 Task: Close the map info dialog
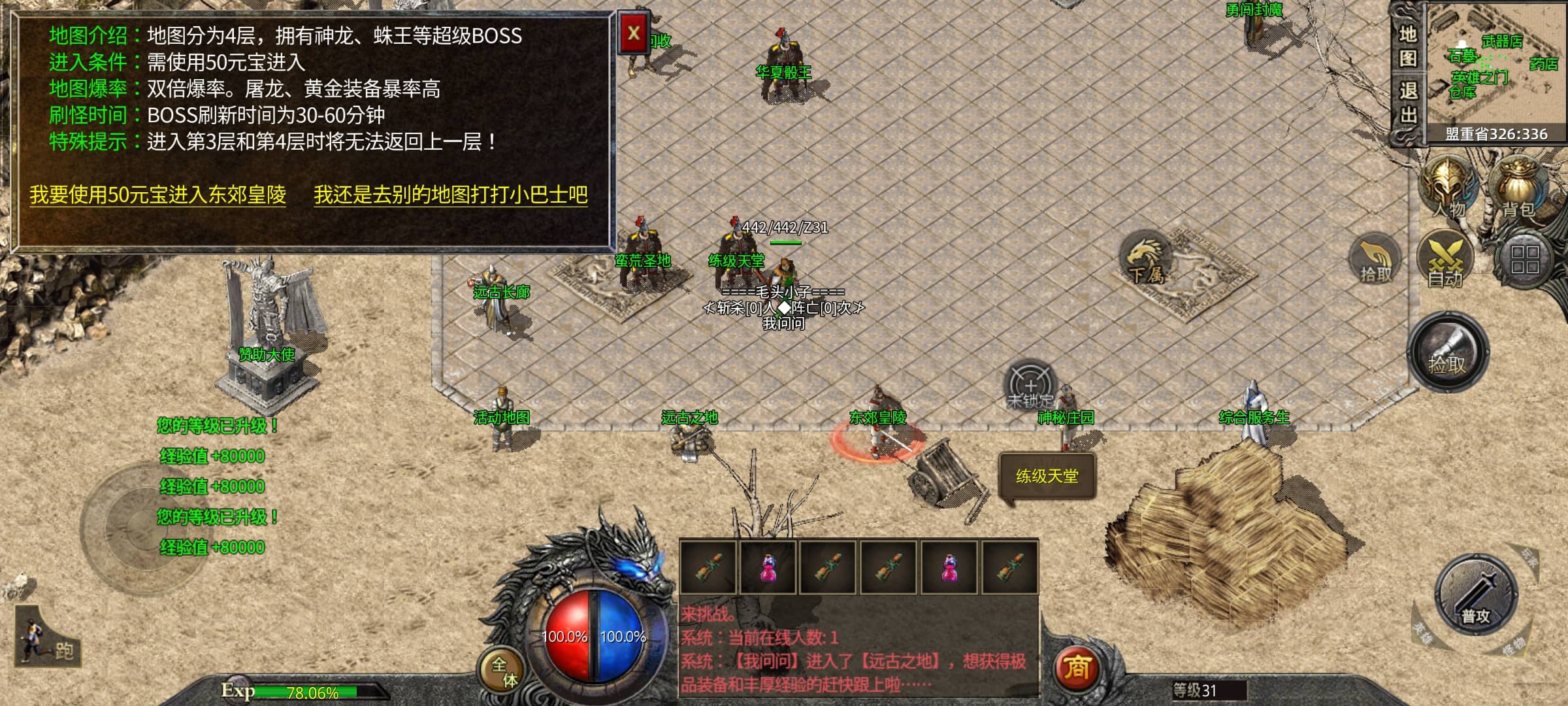pos(633,33)
